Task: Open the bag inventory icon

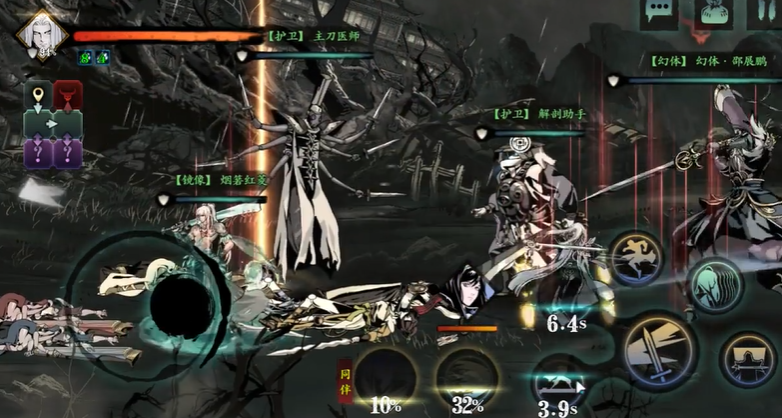Action: (x=713, y=12)
